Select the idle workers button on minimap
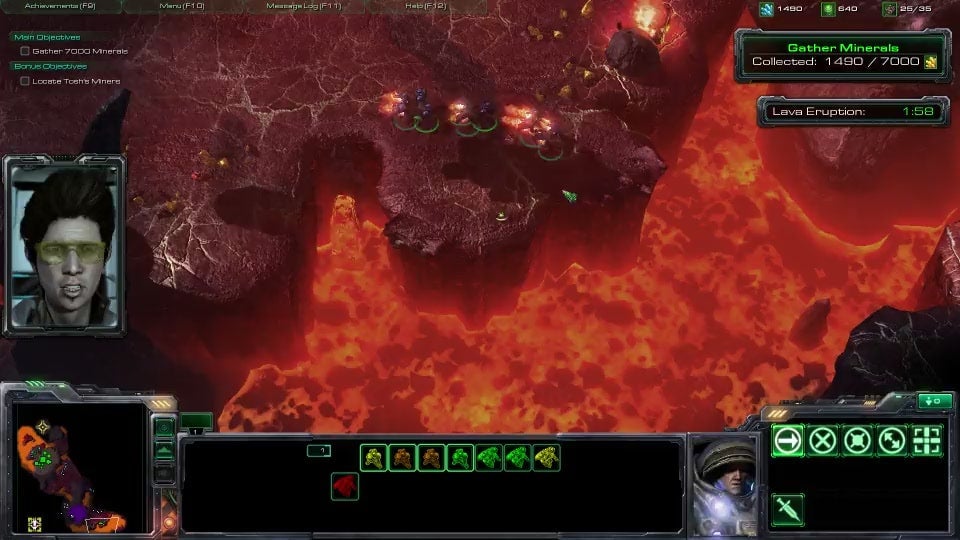 pyautogui.click(x=34, y=523)
